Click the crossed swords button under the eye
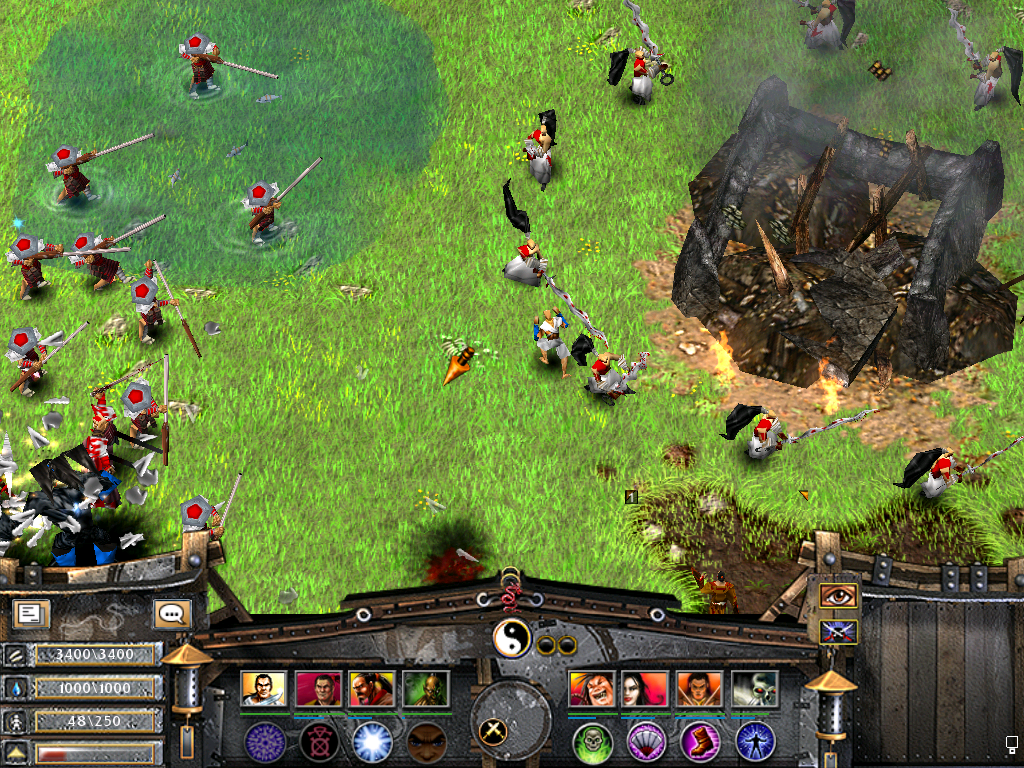This screenshot has width=1024, height=768. [x=838, y=631]
